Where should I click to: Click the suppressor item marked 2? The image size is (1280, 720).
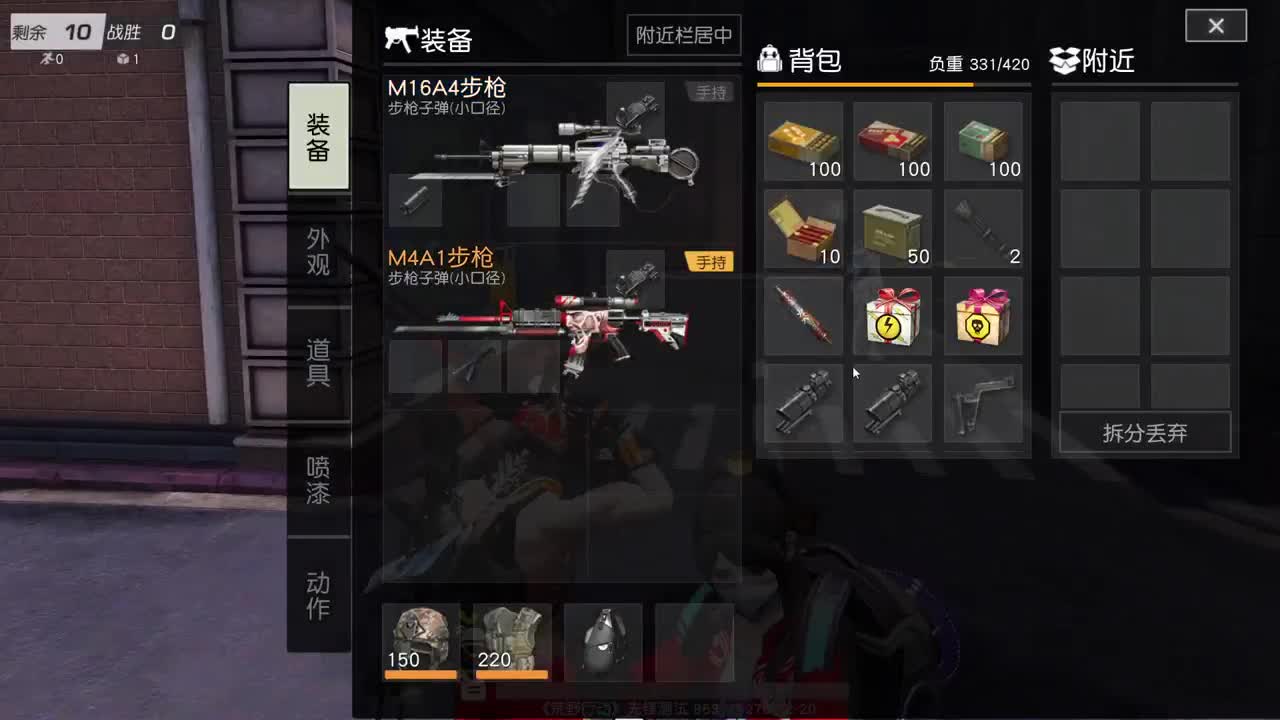pyautogui.click(x=983, y=229)
